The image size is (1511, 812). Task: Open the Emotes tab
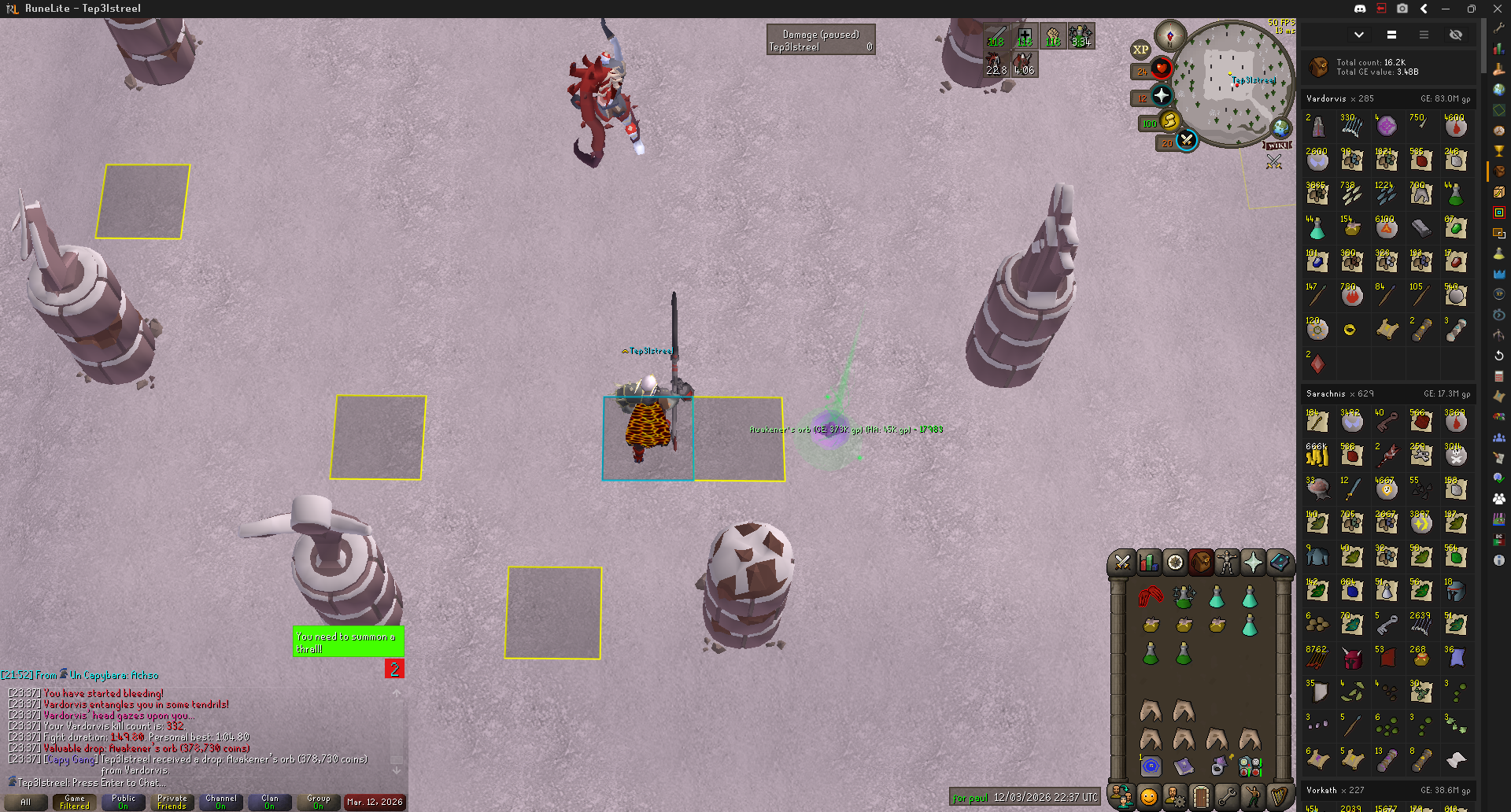click(1252, 797)
